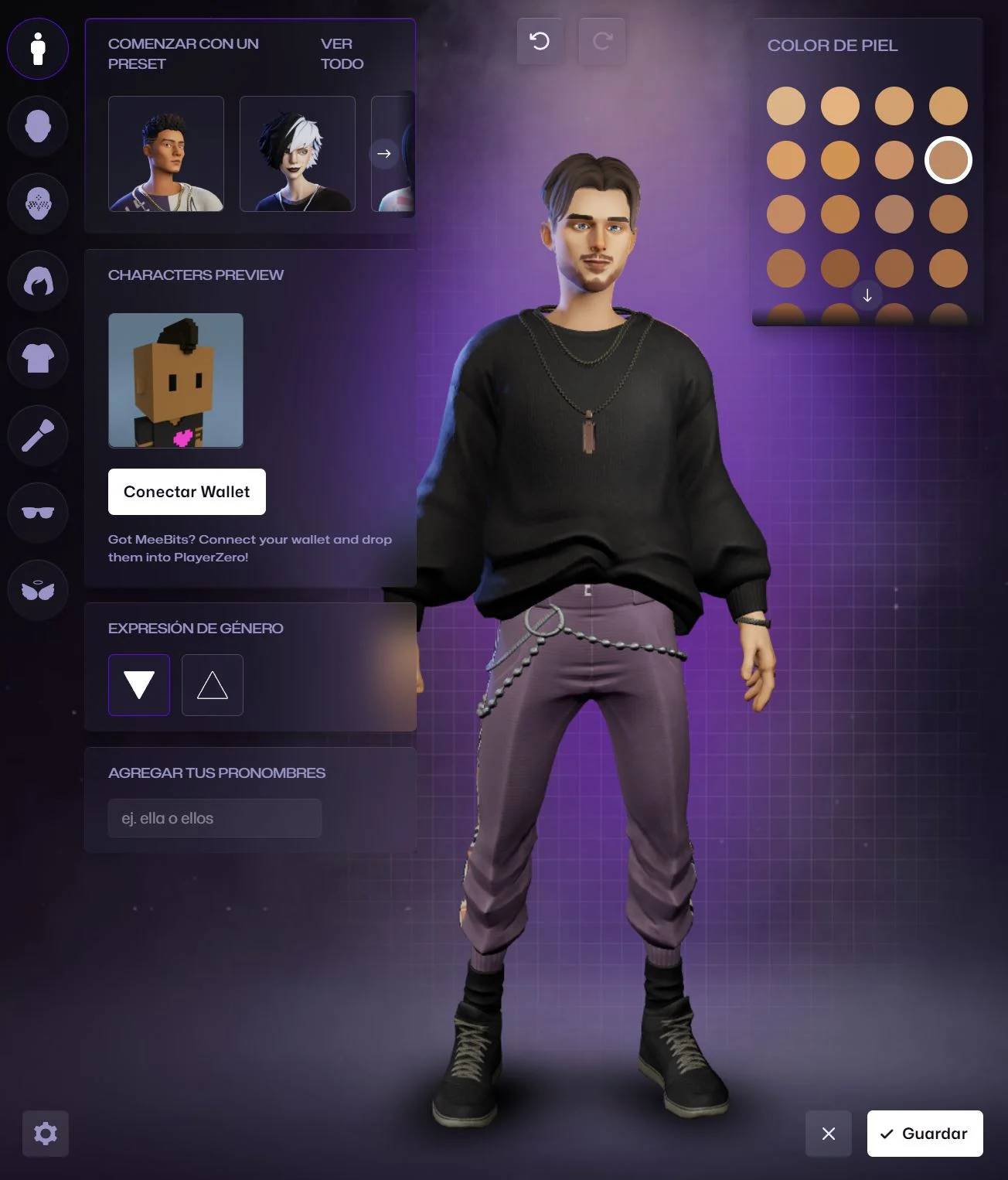Choose the white-and-black haired preset avatar
The width and height of the screenshot is (1008, 1180).
(x=298, y=154)
